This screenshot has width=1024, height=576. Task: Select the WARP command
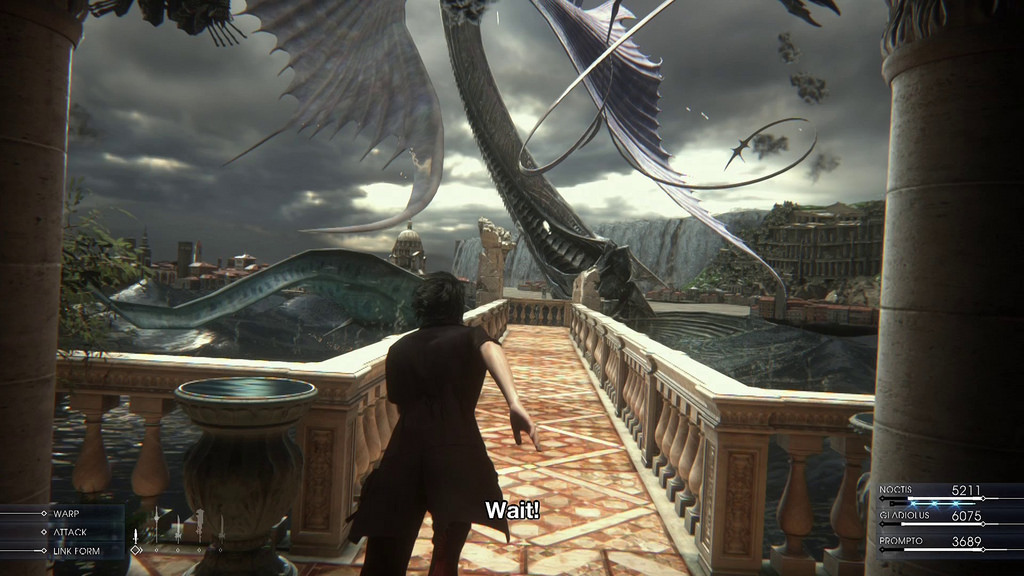pyautogui.click(x=65, y=514)
